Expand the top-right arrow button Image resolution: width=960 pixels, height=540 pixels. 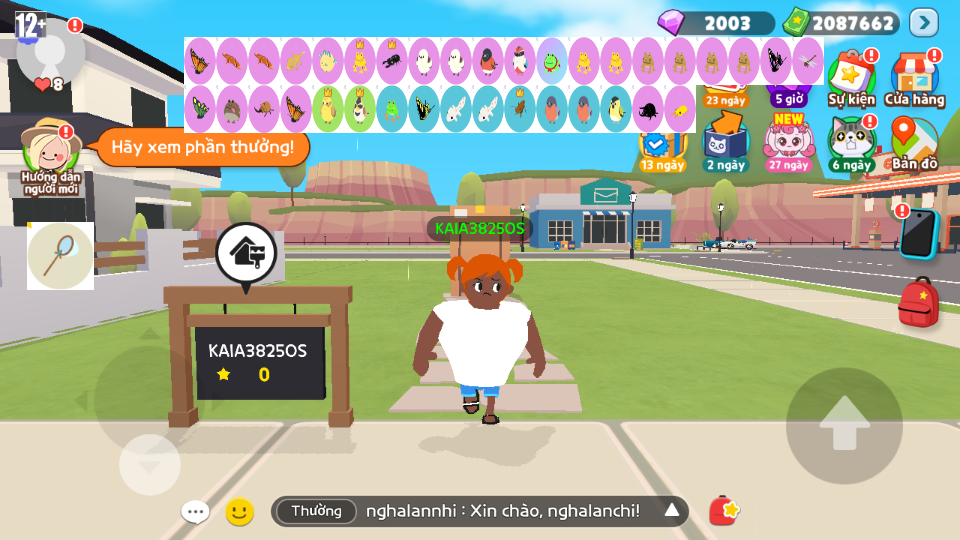coord(923,22)
